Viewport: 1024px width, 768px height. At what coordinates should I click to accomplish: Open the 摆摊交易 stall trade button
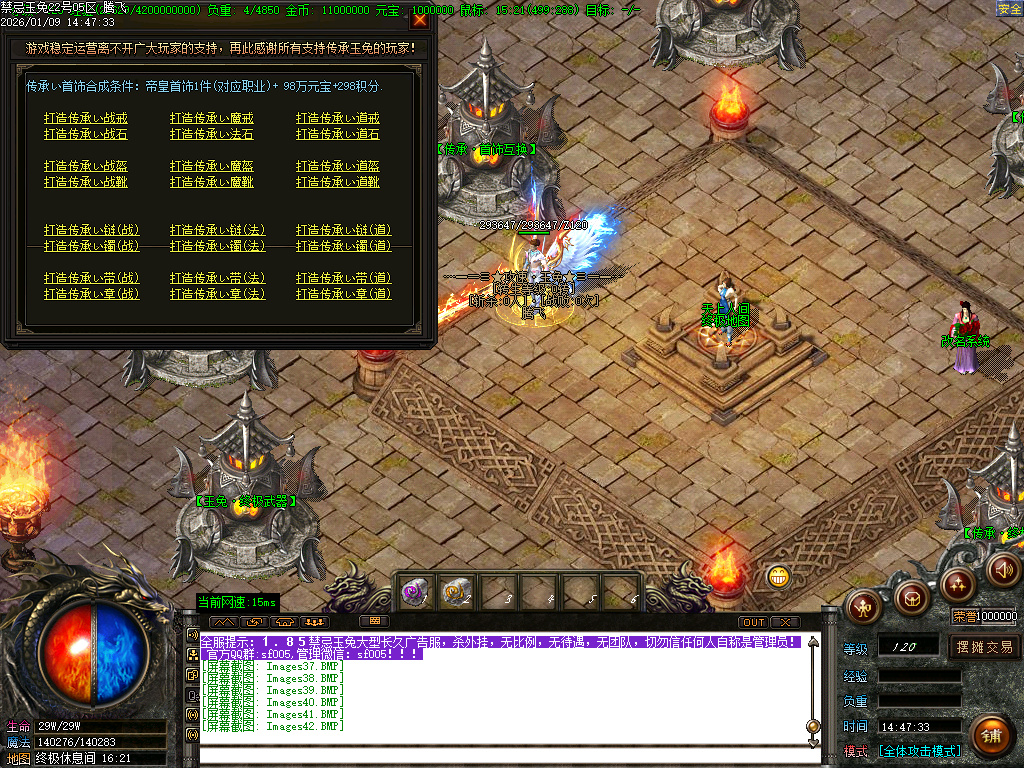click(984, 647)
